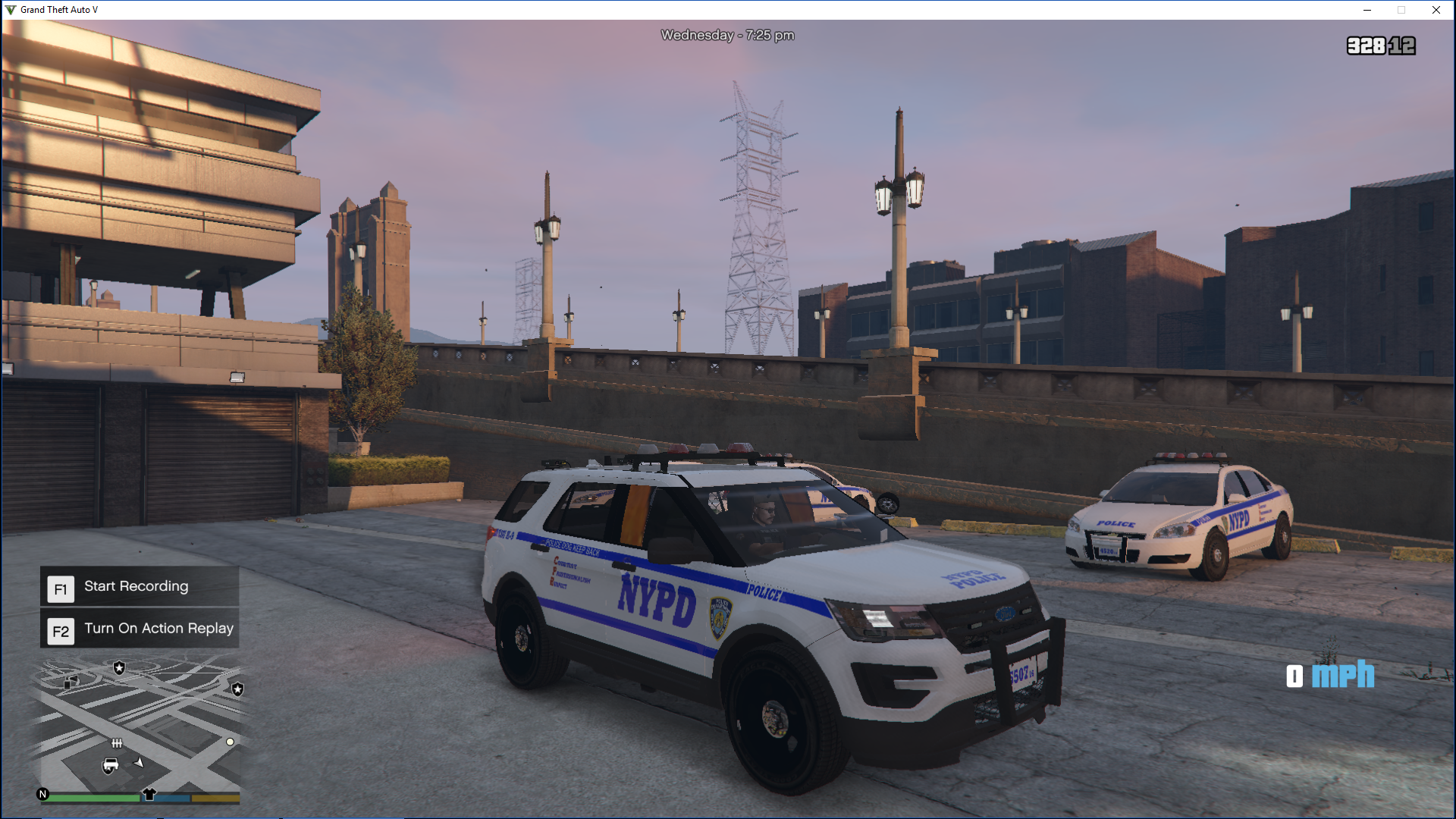1456x819 pixels.
Task: Click the yellow dot marker on minimap
Action: pyautogui.click(x=230, y=742)
